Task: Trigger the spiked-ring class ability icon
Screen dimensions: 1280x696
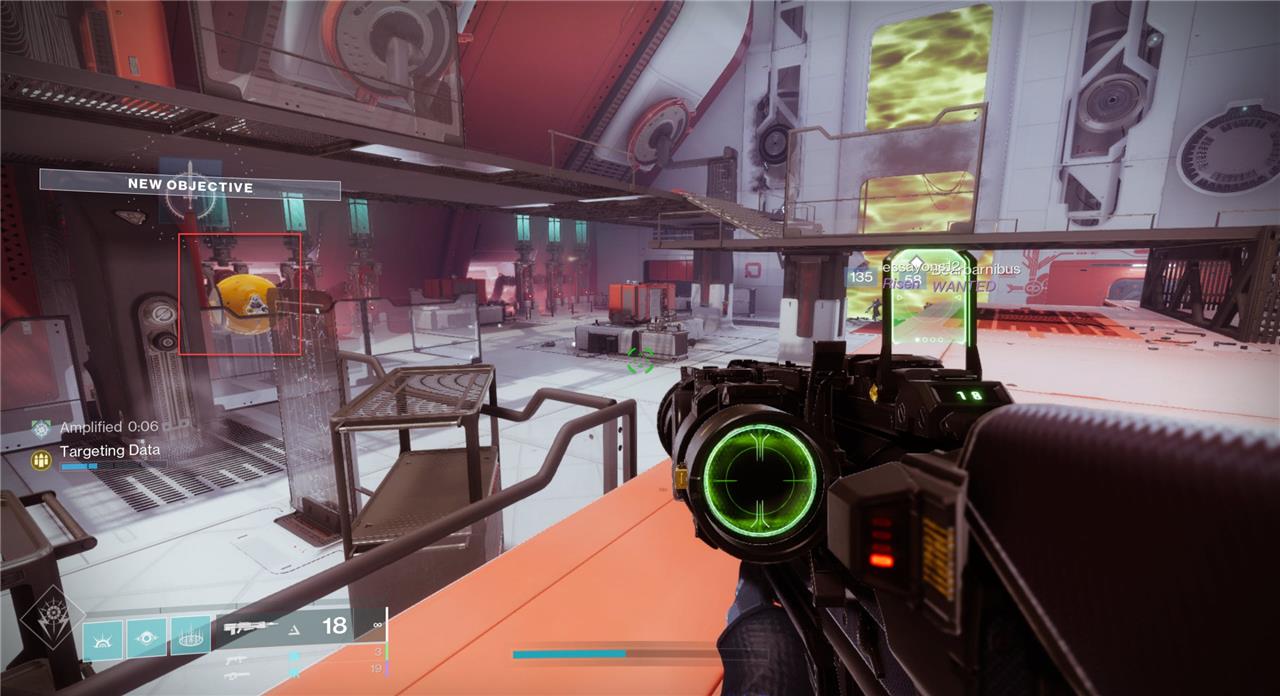Action: (190, 636)
